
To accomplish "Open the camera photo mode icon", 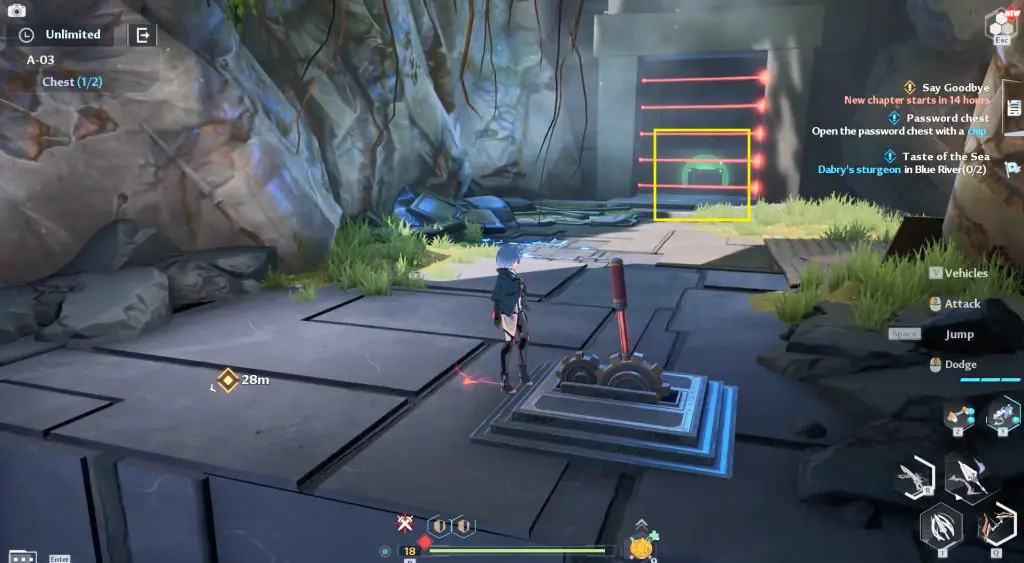I will pos(16,11).
